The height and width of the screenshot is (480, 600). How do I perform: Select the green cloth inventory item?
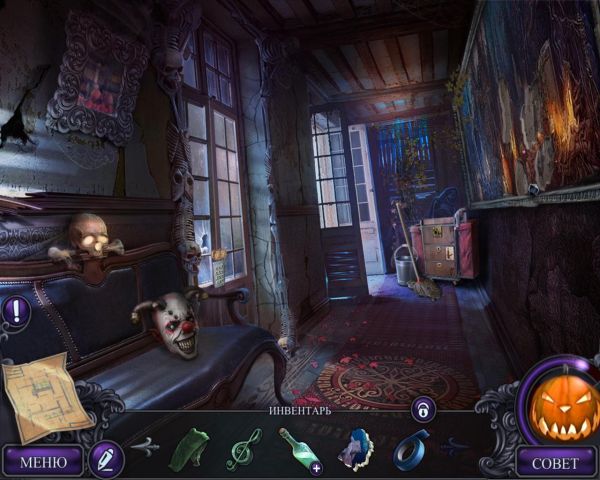click(188, 446)
